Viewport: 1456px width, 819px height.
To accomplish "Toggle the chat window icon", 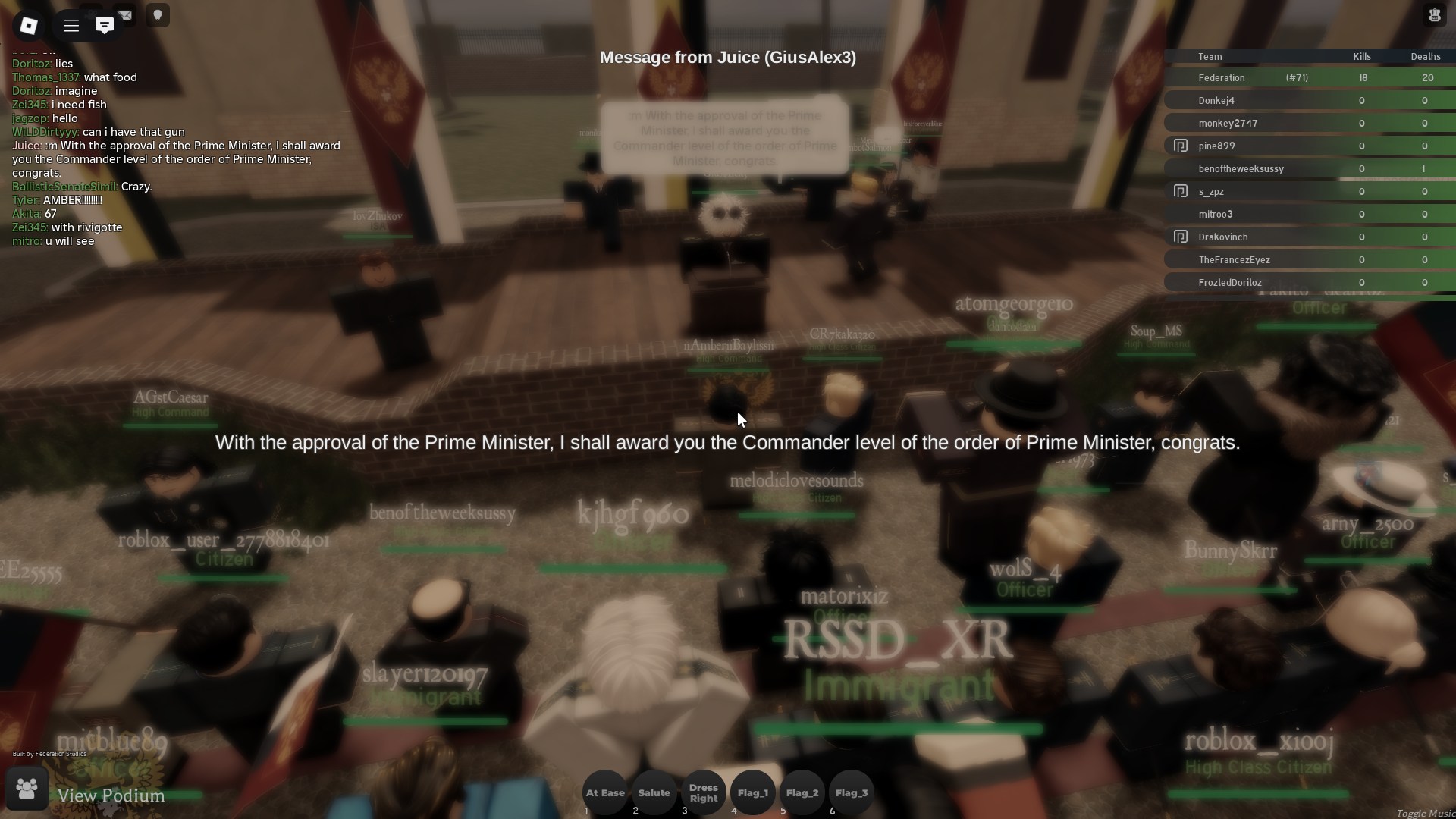I will pyautogui.click(x=105, y=26).
